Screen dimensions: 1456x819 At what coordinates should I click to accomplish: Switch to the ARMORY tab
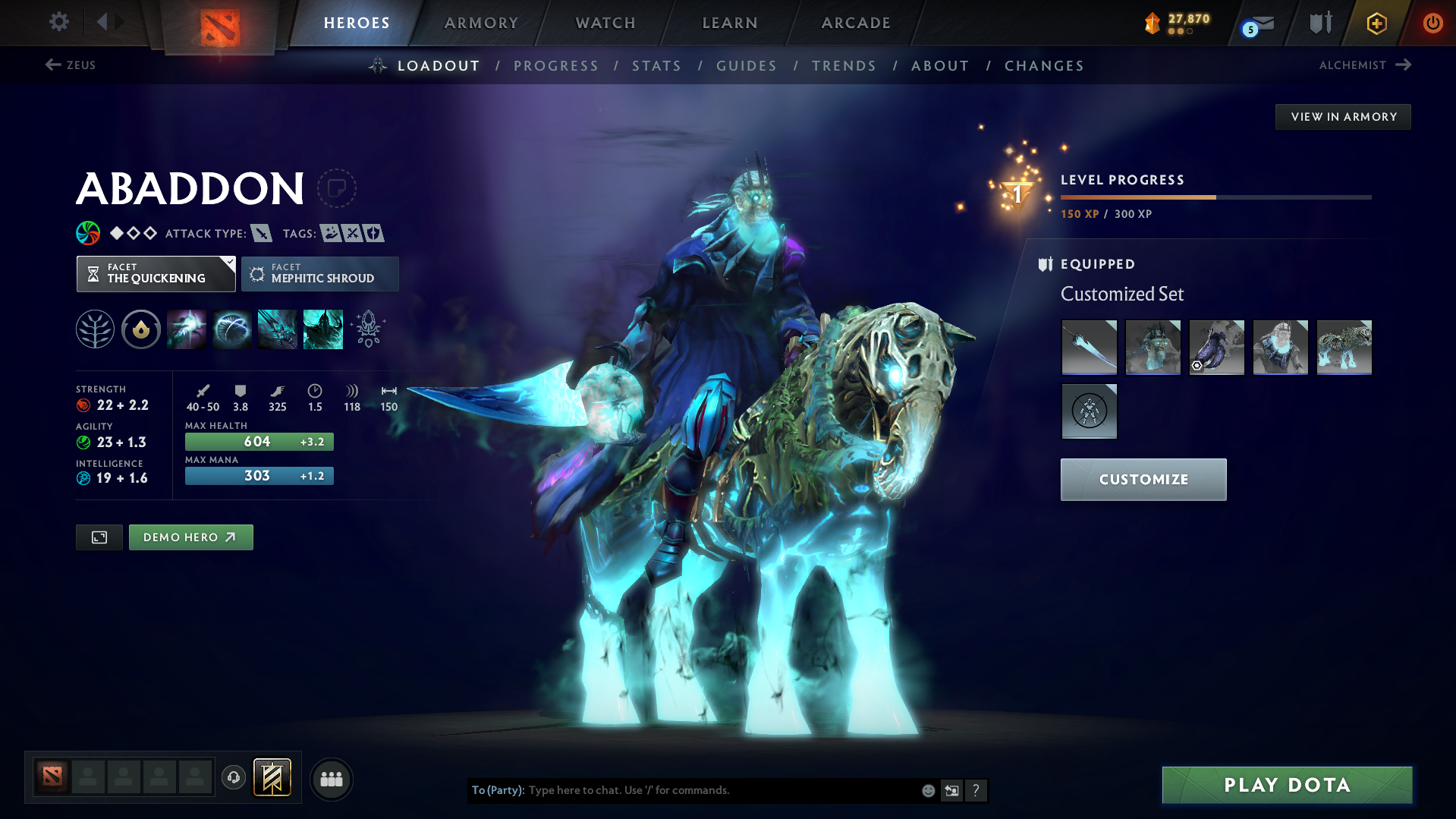tap(482, 23)
